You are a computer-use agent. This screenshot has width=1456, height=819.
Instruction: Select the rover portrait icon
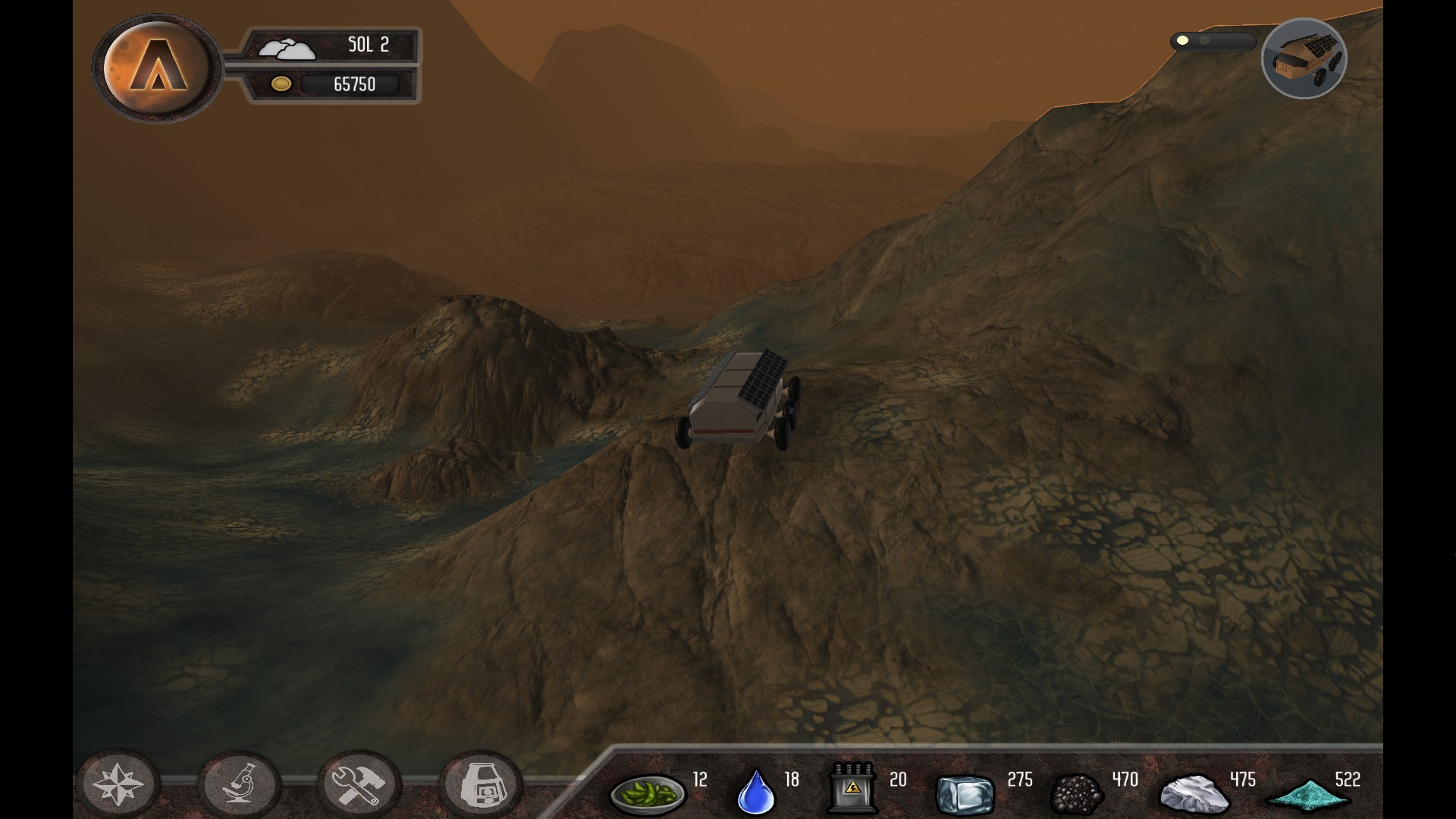tap(1304, 59)
